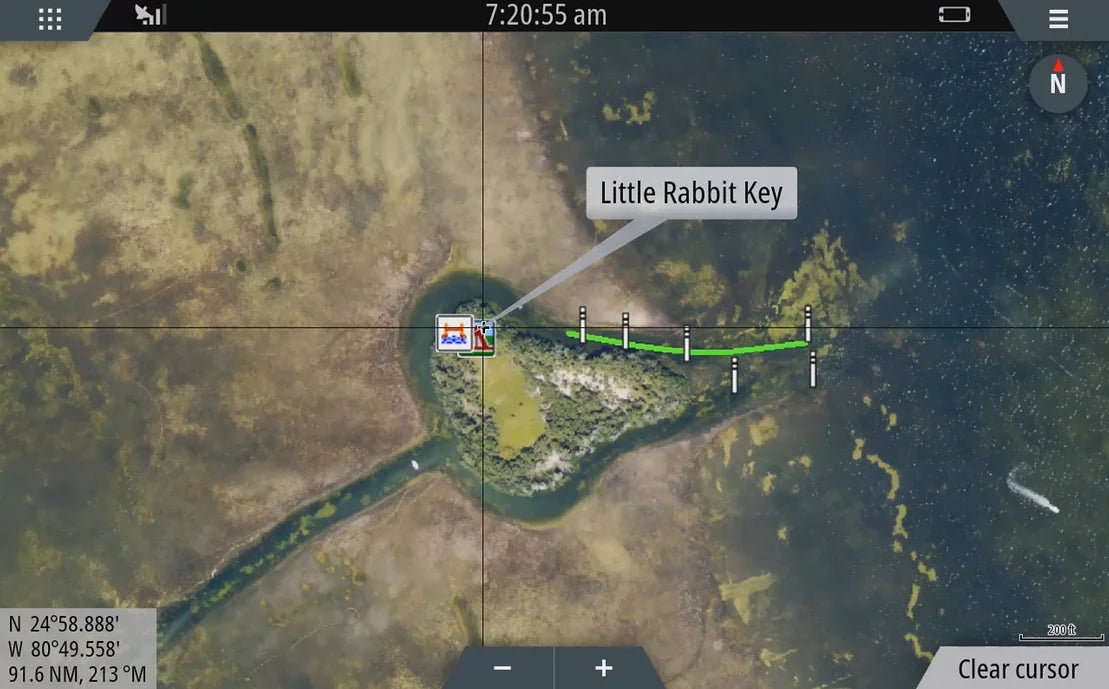Clear cursor from the chart
The image size is (1109, 689).
click(1018, 669)
